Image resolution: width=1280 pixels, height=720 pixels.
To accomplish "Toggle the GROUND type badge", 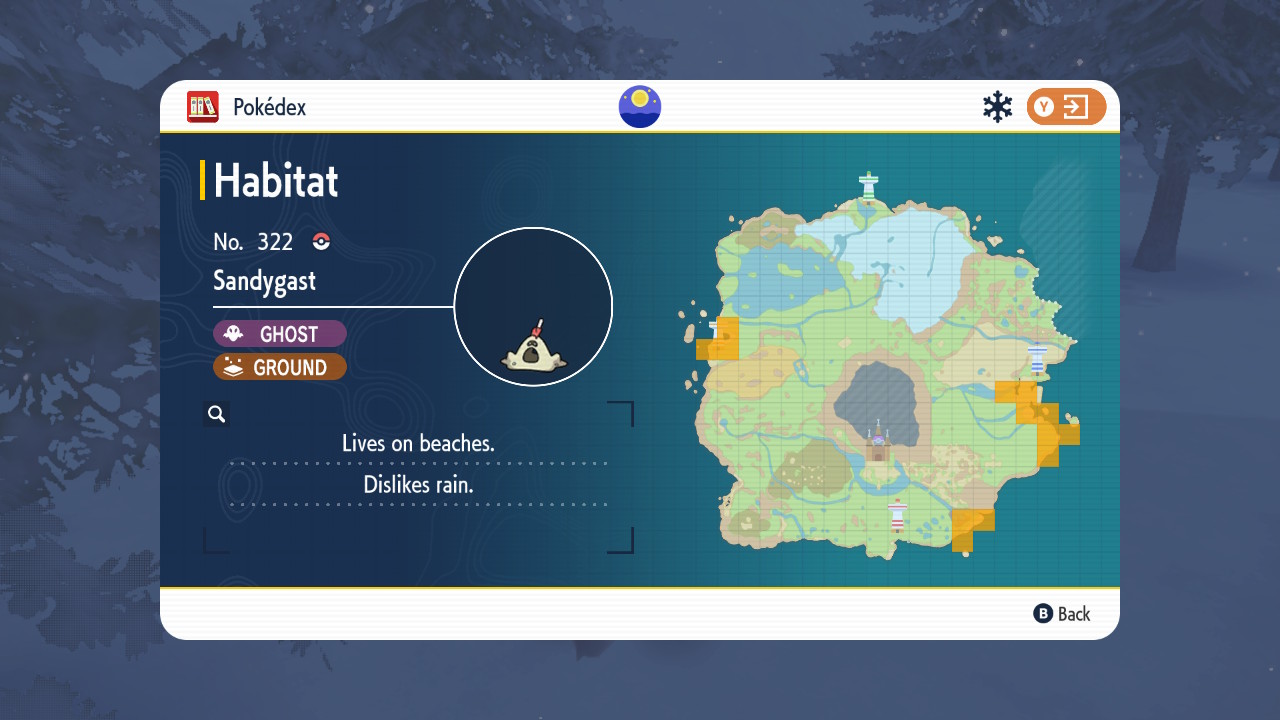I will point(280,367).
